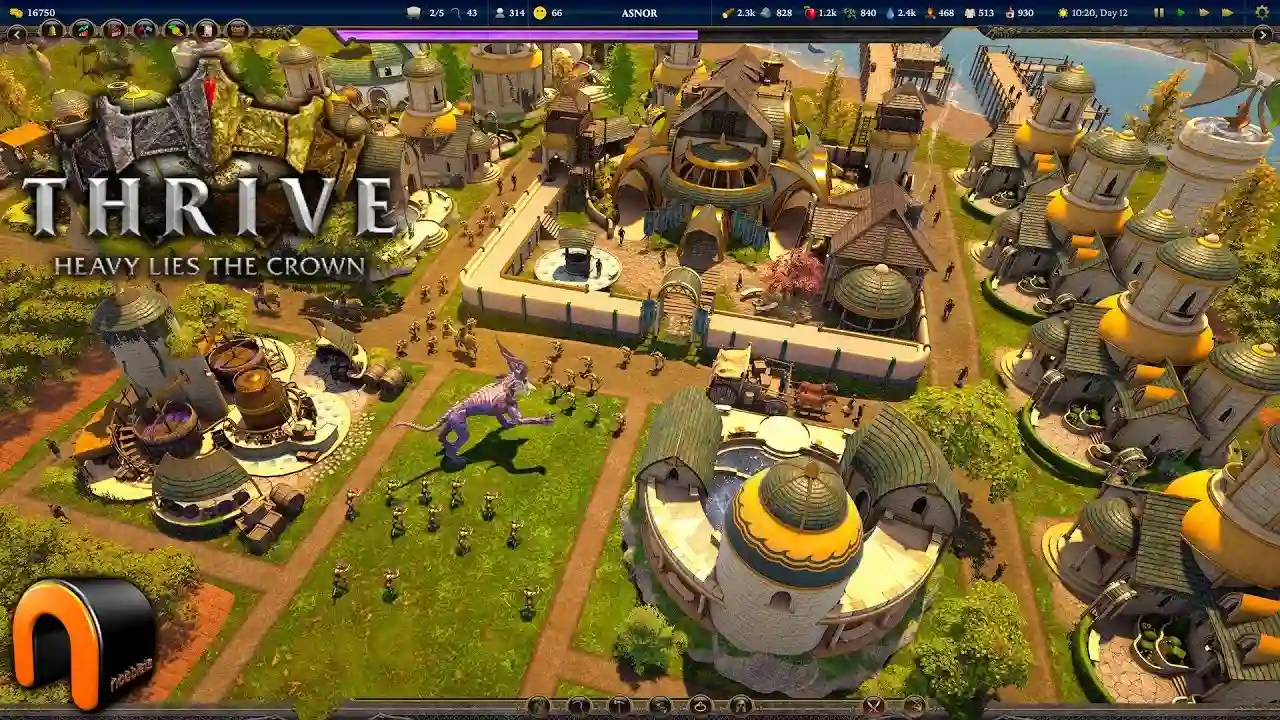
Task: Open the crossed swords military icon
Action: coord(146,31)
